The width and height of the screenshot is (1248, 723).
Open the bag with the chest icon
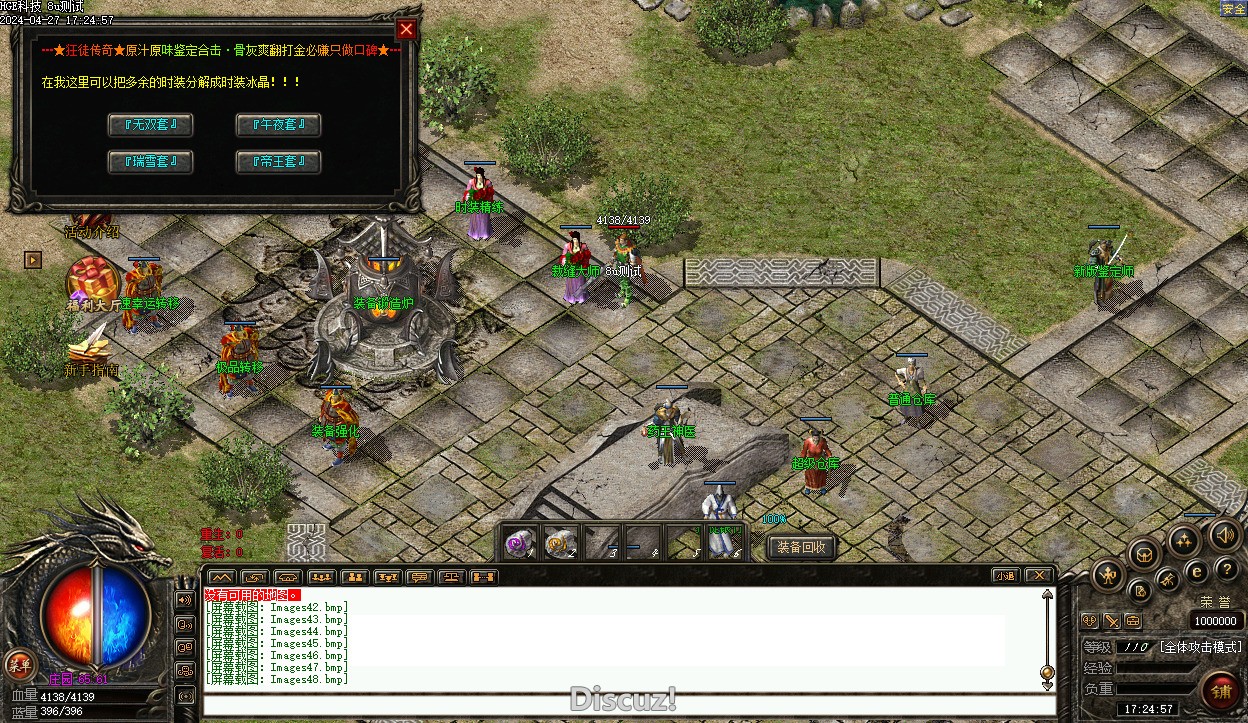[x=1145, y=556]
